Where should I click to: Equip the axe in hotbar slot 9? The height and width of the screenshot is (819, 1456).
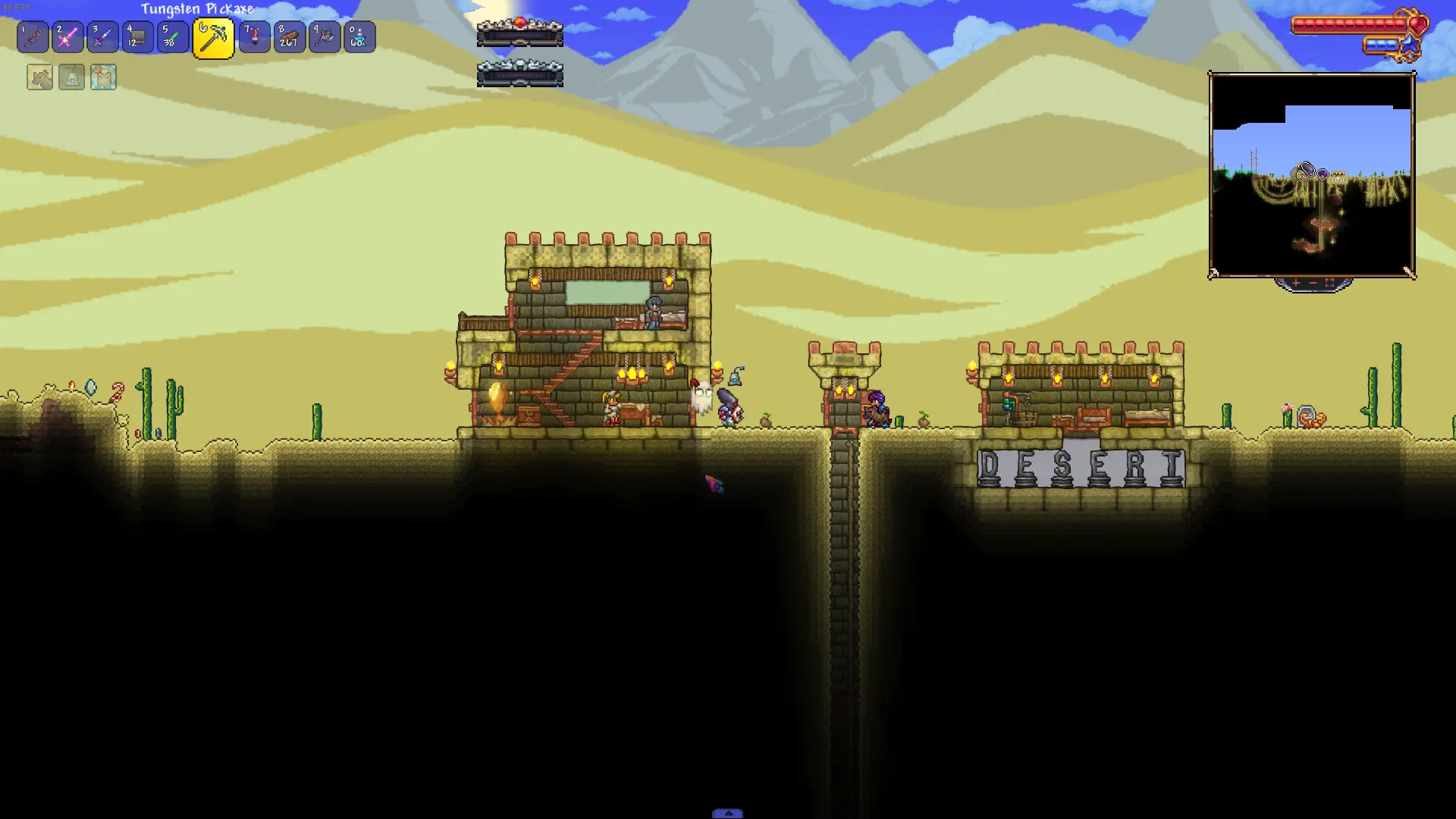click(x=324, y=37)
